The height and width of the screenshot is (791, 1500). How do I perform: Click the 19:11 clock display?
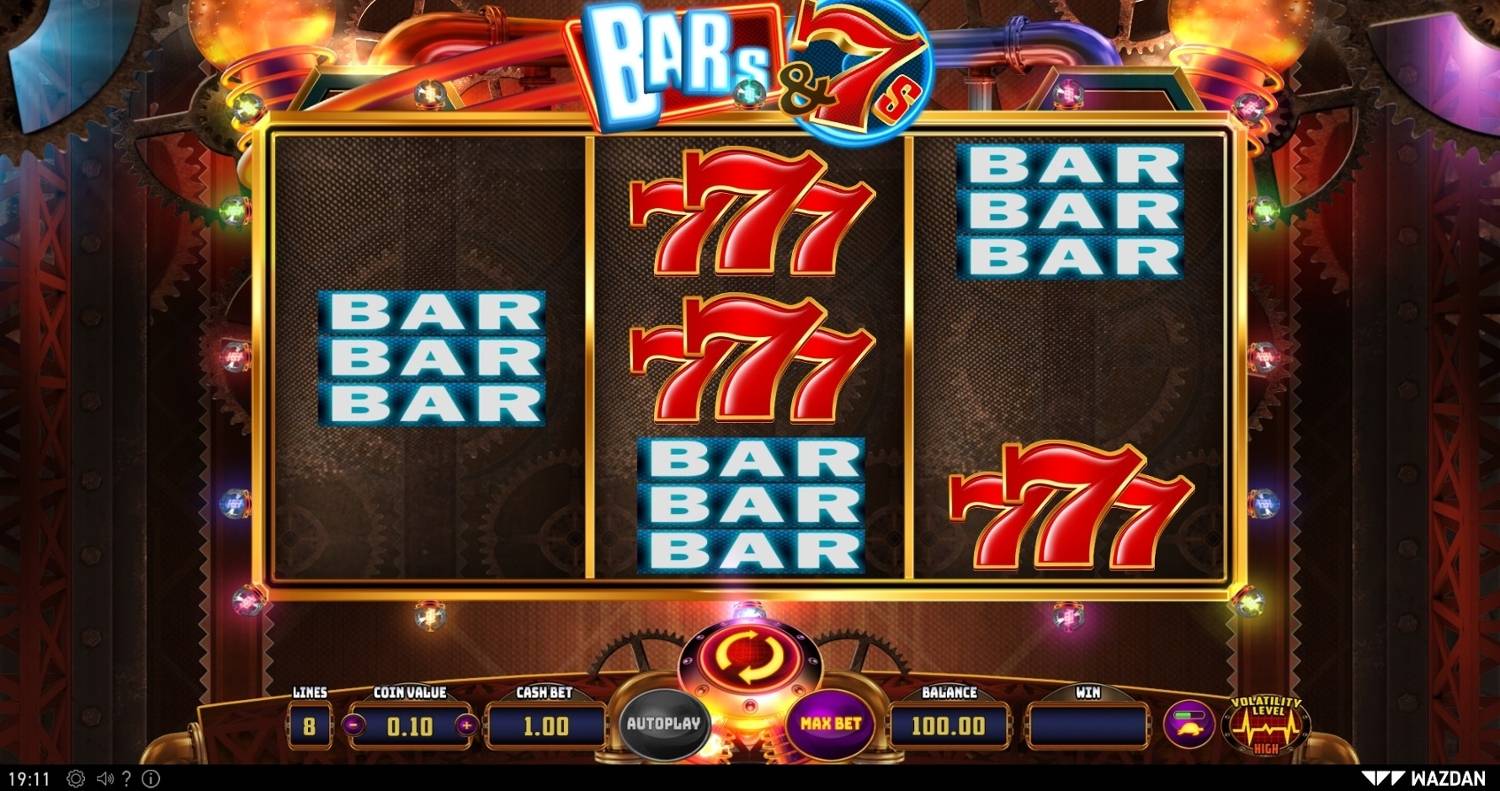pos(29,777)
